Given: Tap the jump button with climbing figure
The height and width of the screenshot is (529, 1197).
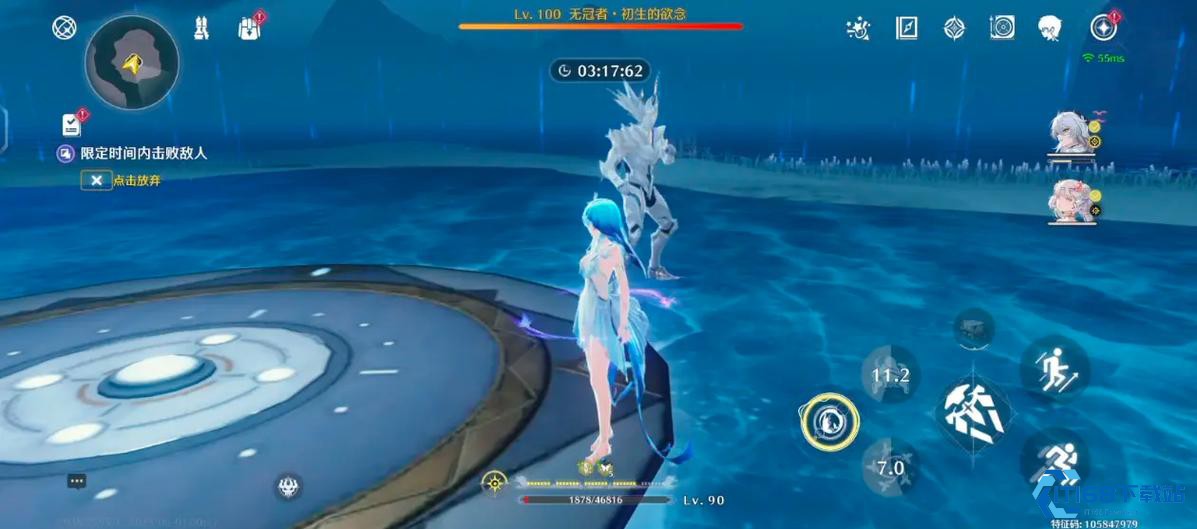Looking at the screenshot, I should click(1054, 368).
